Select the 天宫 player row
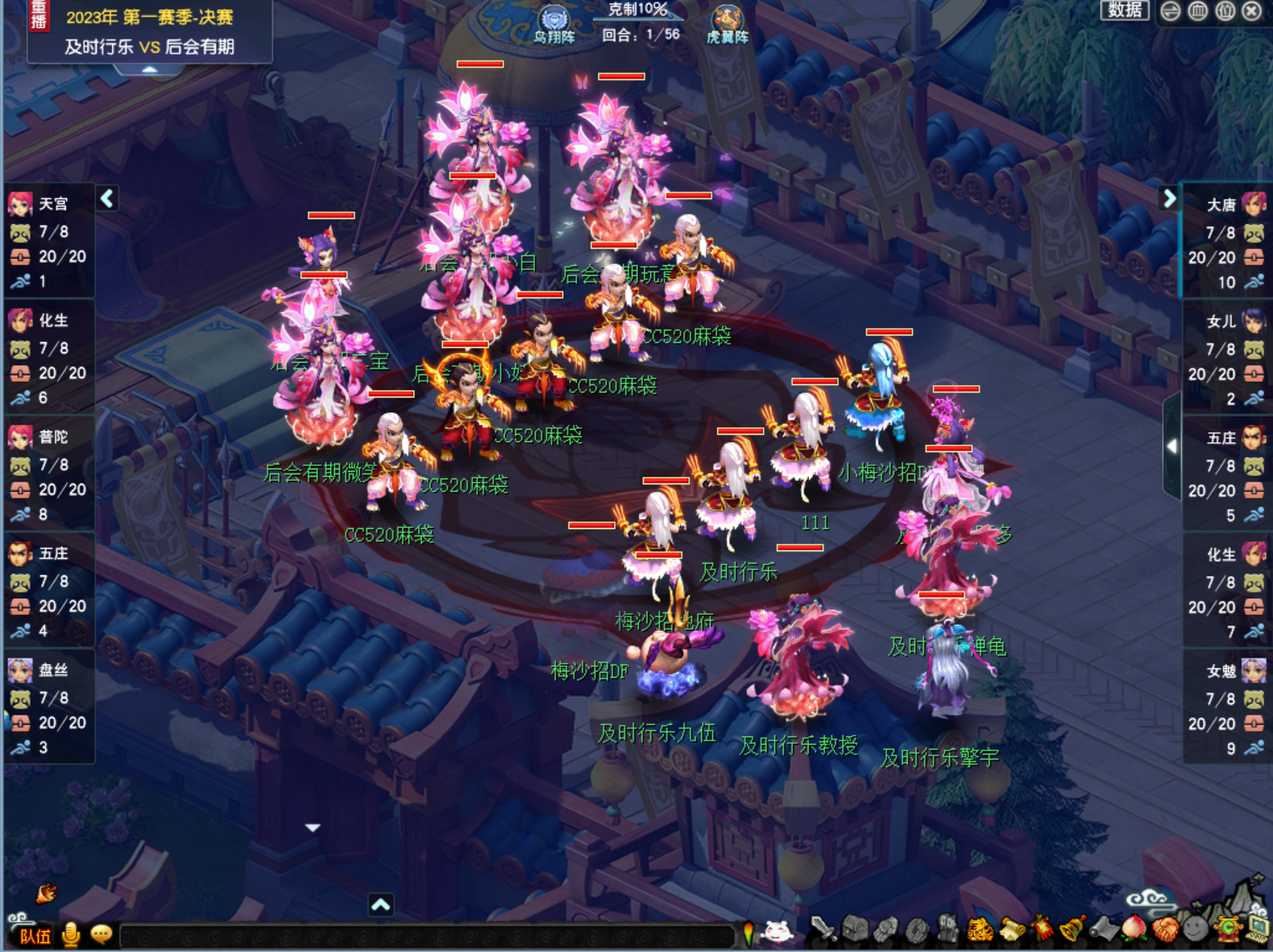The width and height of the screenshot is (1273, 952). (x=48, y=241)
